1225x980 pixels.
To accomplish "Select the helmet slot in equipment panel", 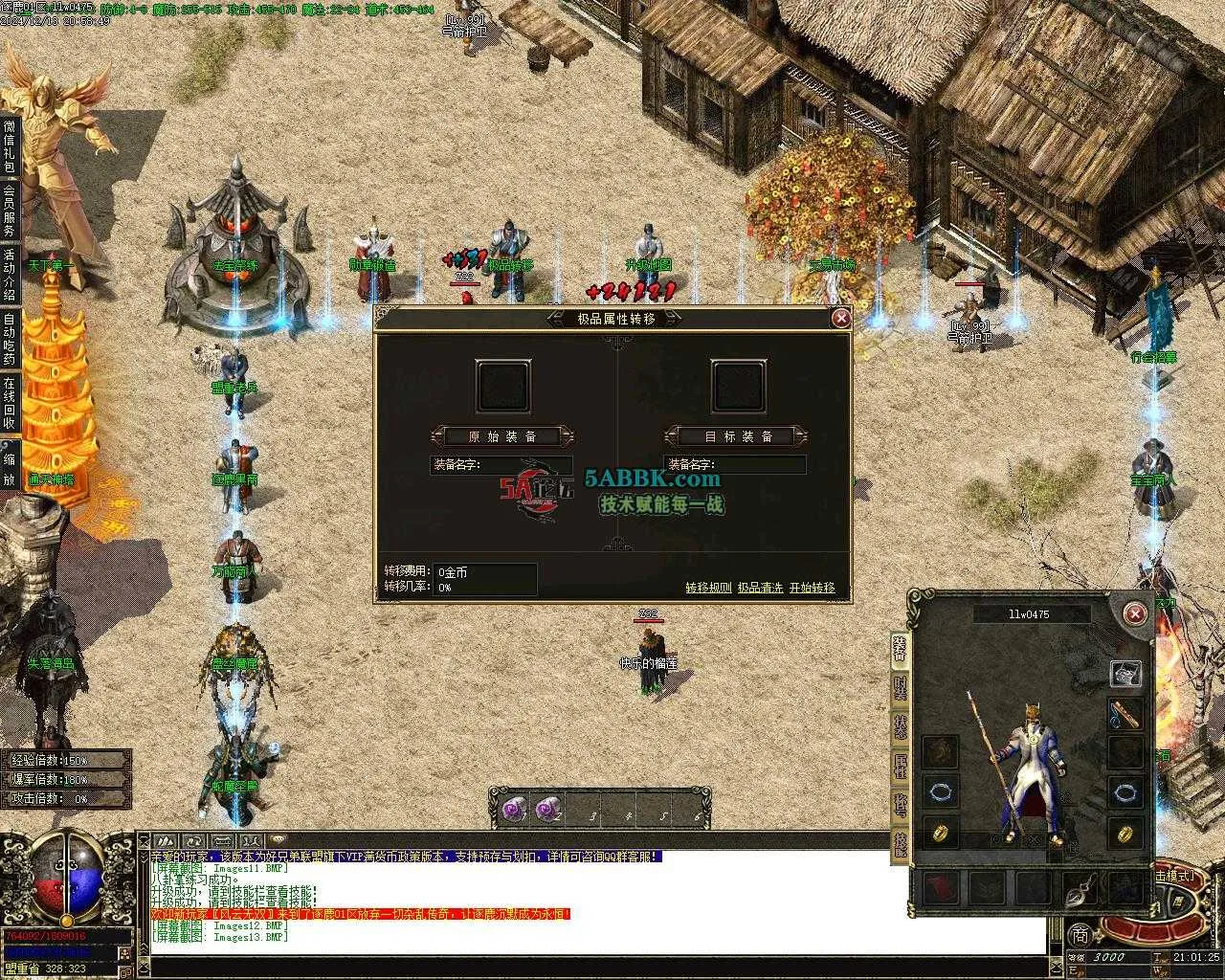I will pos(1125,674).
